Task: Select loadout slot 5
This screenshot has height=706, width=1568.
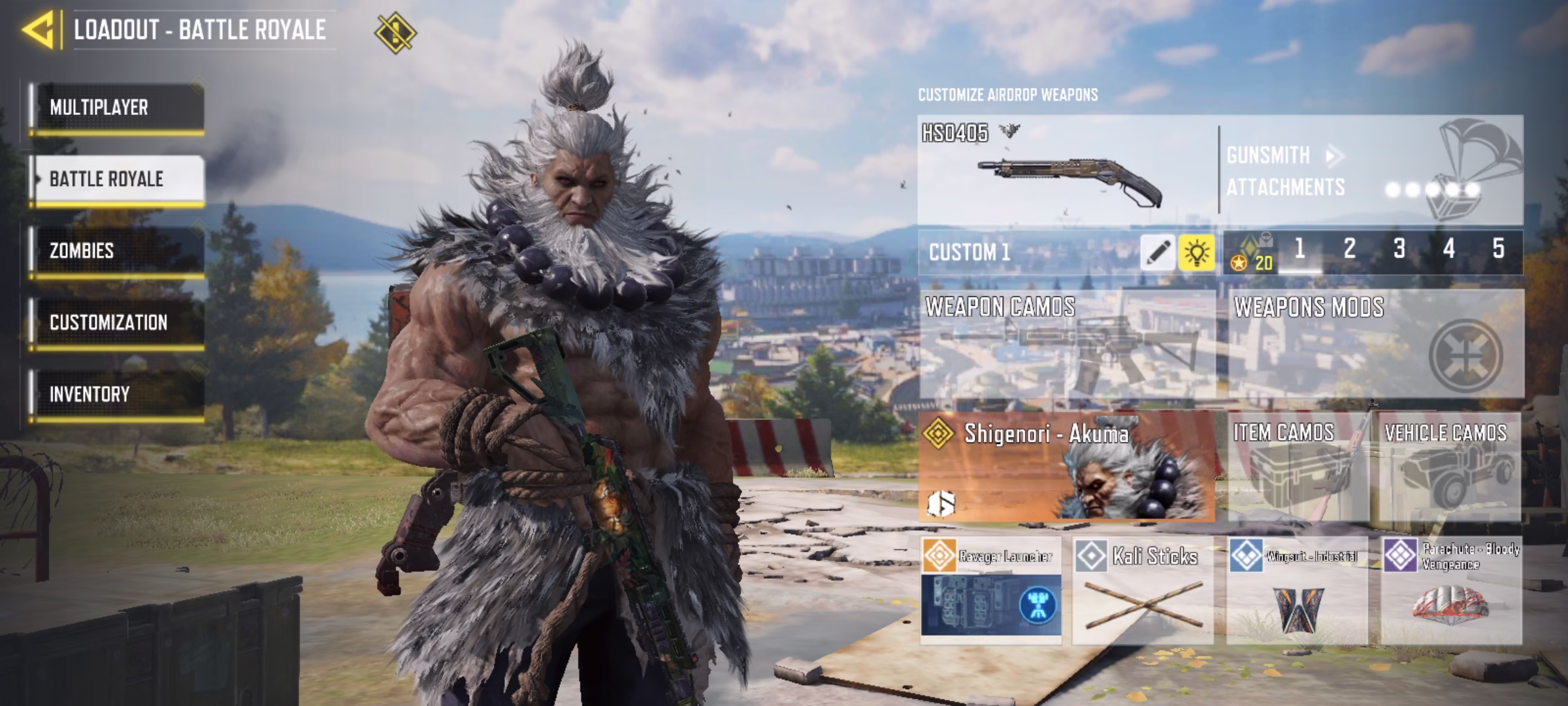Action: coord(1499,249)
